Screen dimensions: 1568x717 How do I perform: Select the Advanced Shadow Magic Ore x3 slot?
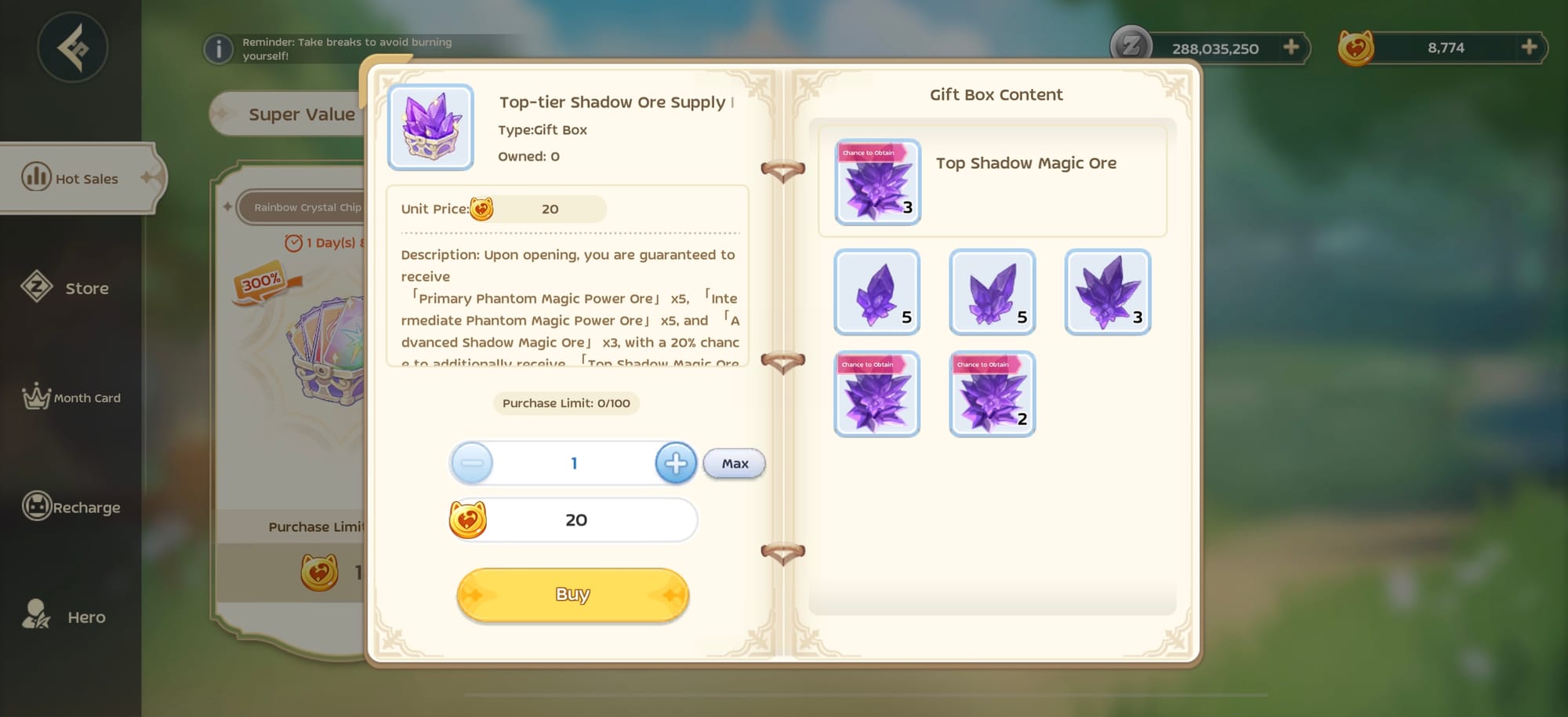[1107, 292]
